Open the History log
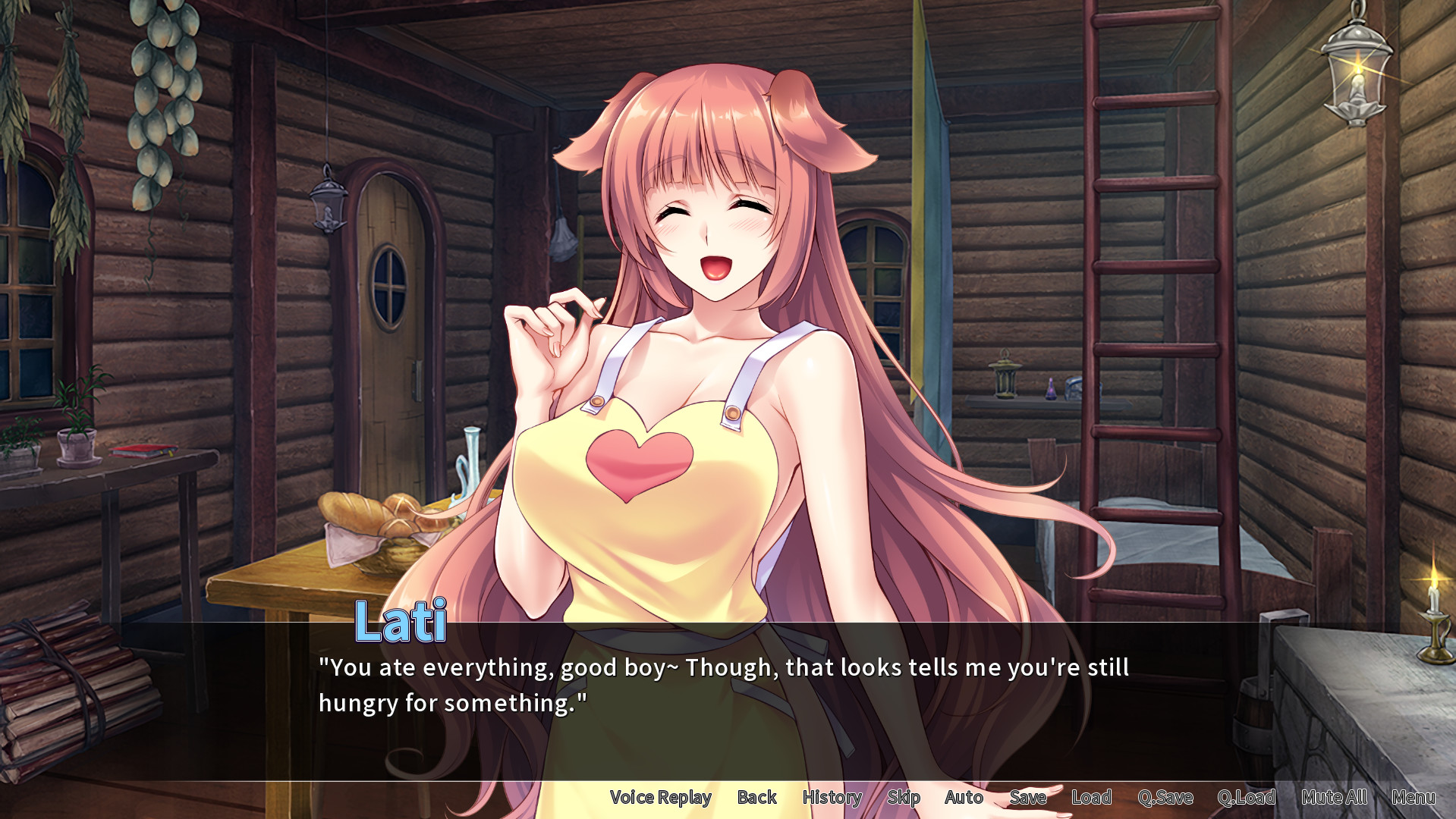The height and width of the screenshot is (819, 1456). pos(832,797)
